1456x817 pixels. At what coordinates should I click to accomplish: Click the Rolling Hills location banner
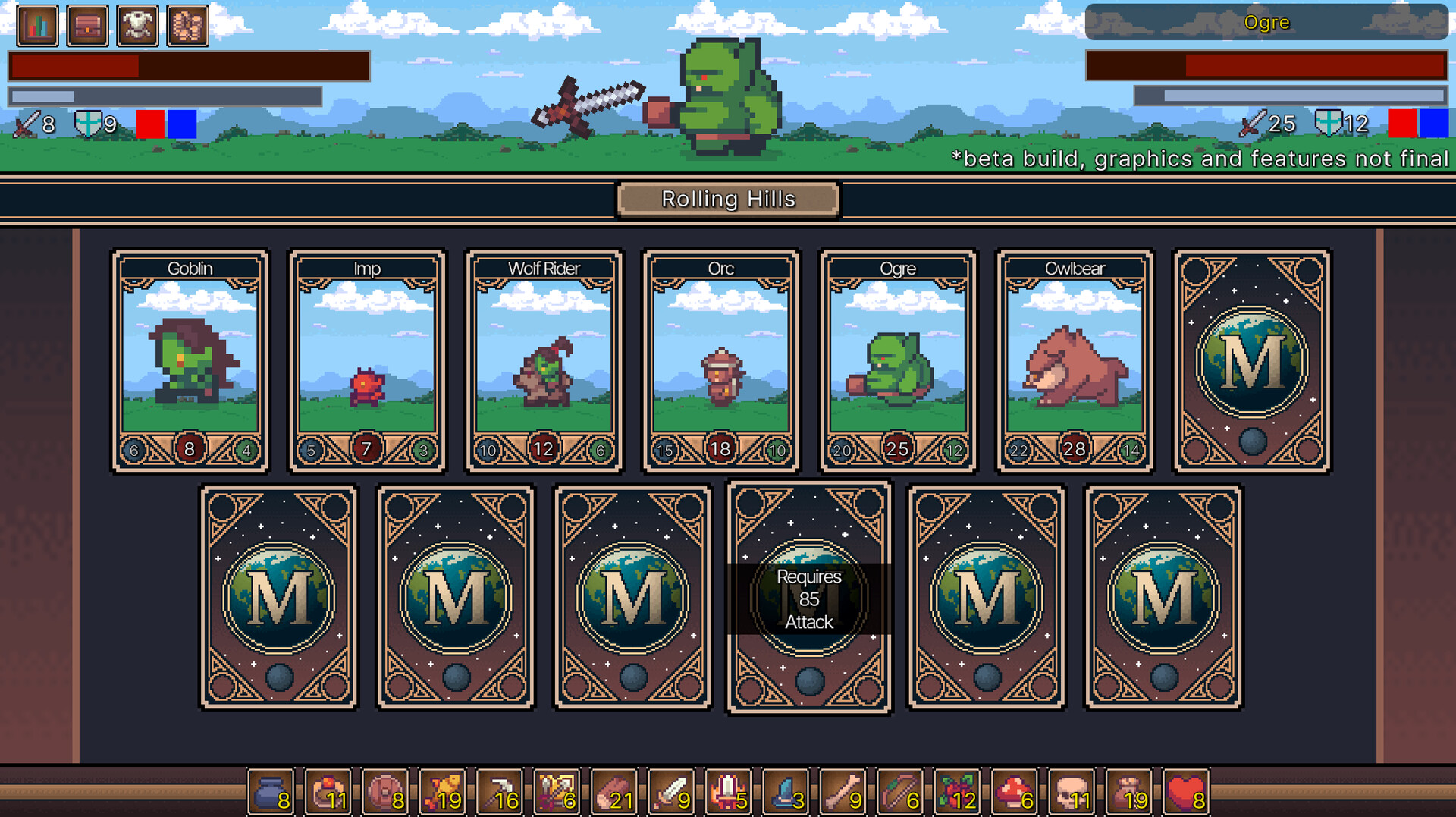[x=728, y=199]
